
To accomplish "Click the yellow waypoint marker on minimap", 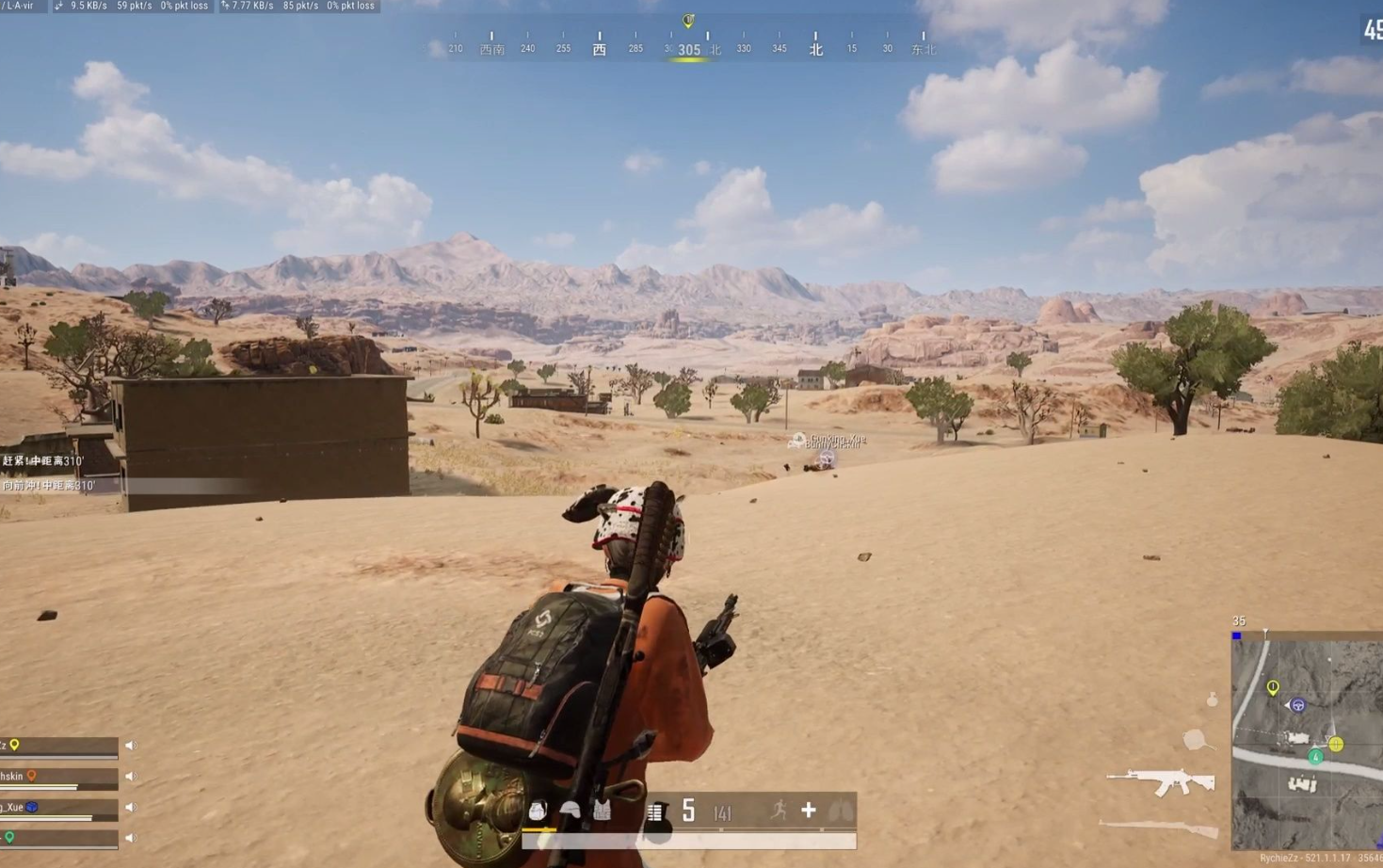I will click(x=1273, y=687).
